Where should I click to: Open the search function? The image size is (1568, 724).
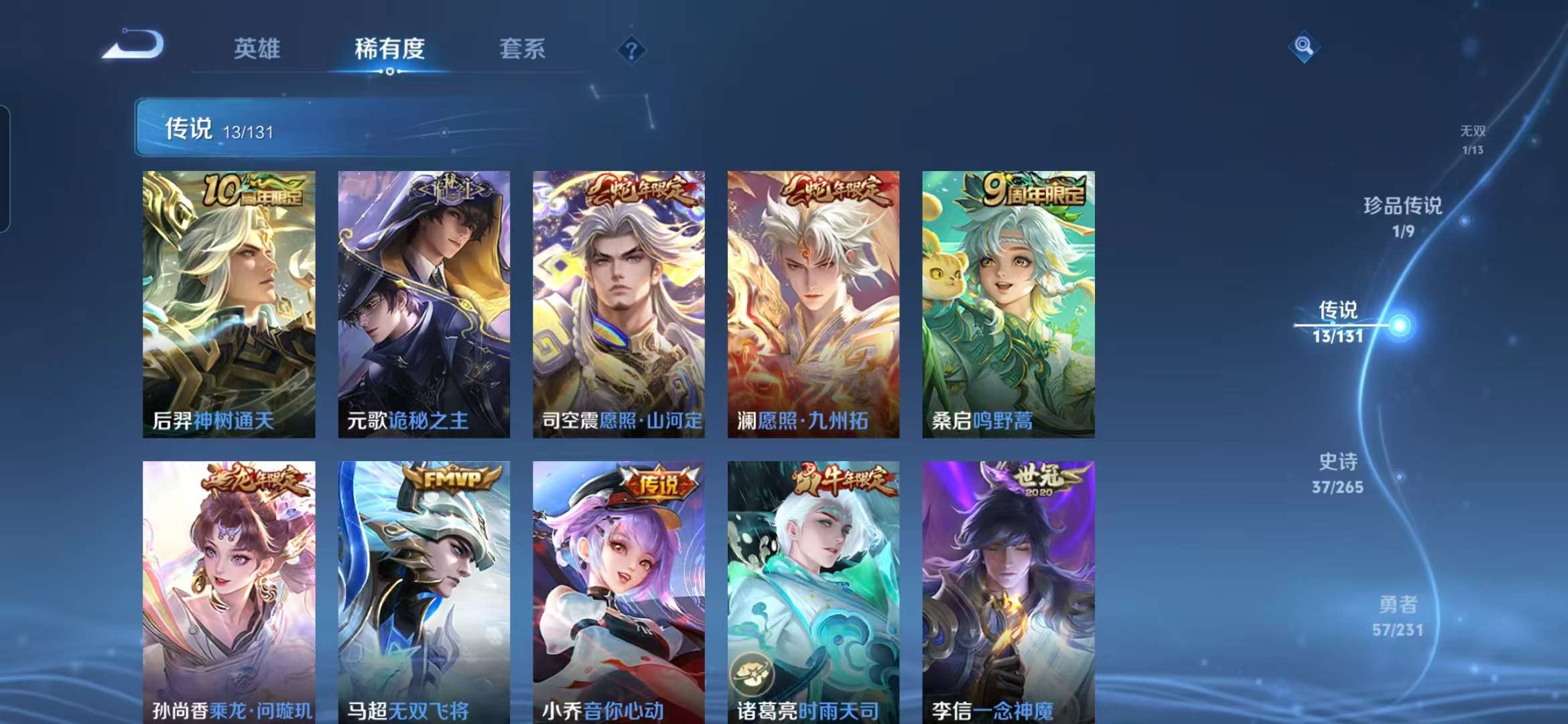[1304, 45]
